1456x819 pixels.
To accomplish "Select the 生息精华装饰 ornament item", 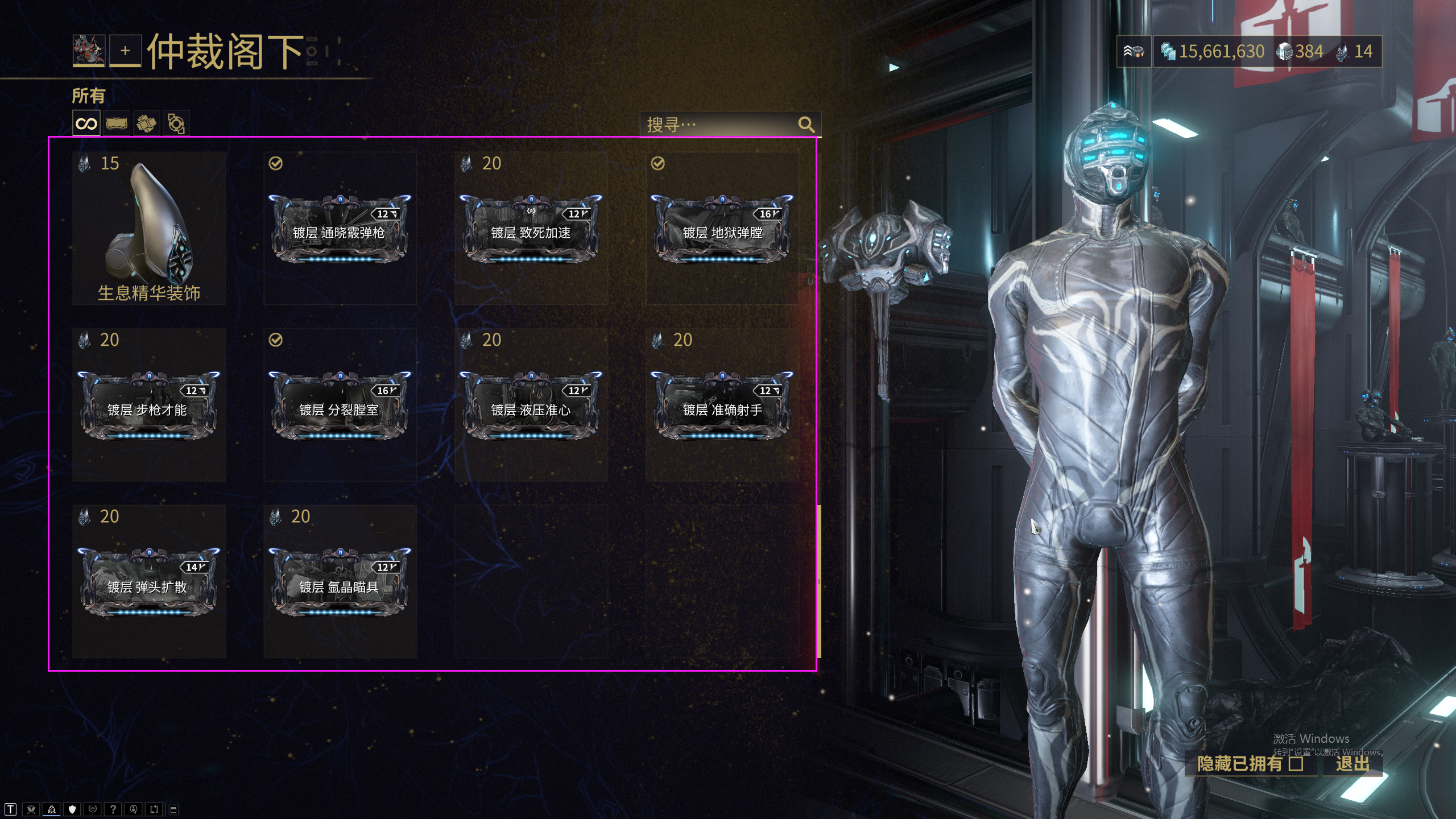I will [x=149, y=229].
